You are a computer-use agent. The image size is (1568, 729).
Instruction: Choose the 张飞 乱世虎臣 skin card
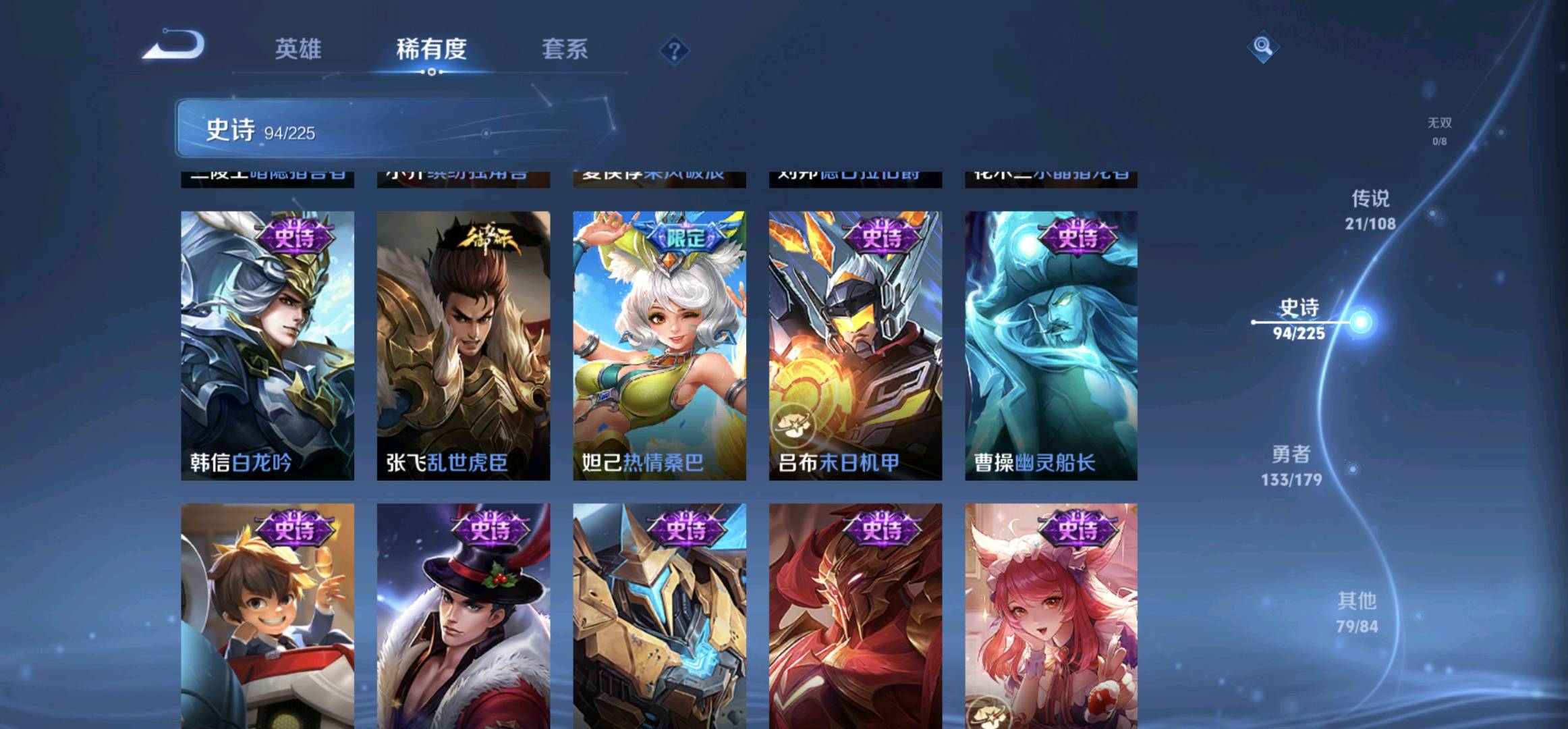(464, 346)
